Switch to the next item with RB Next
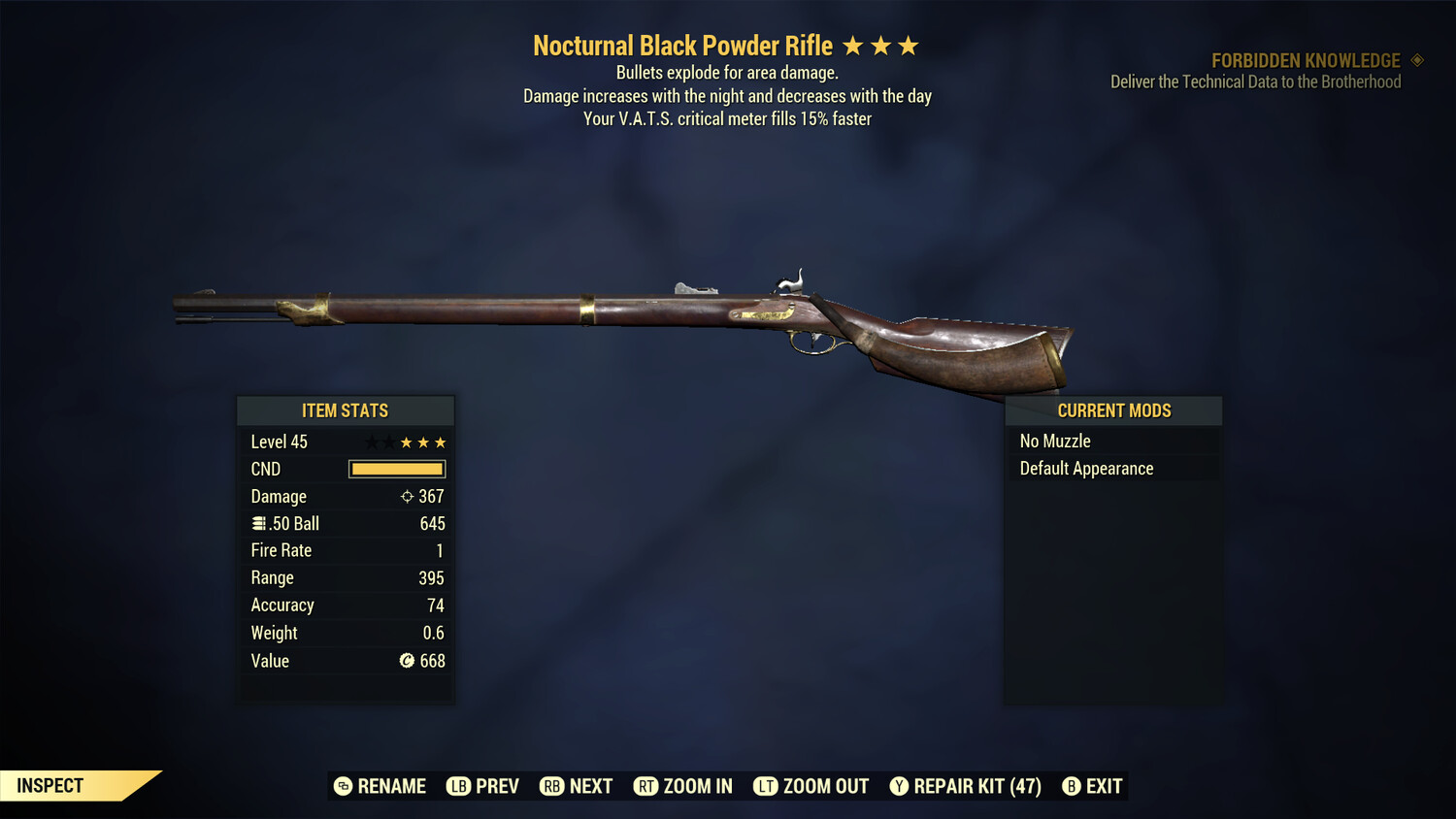The width and height of the screenshot is (1456, 819). coord(576,786)
